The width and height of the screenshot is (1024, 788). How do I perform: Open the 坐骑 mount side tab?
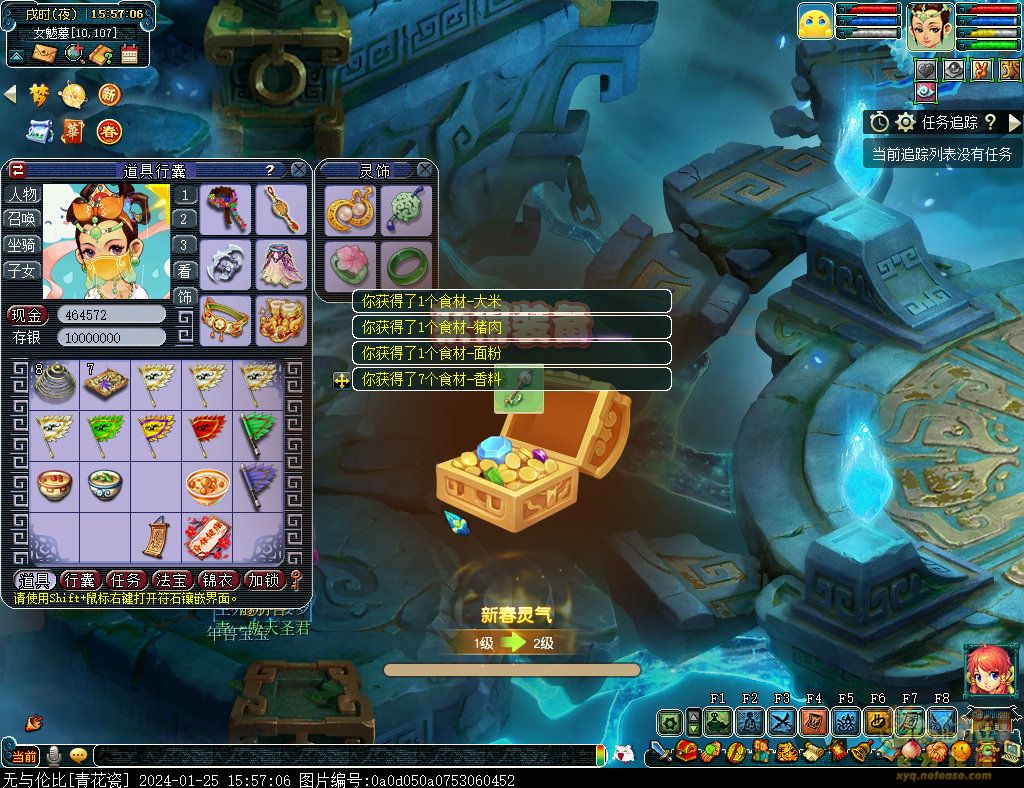point(21,245)
